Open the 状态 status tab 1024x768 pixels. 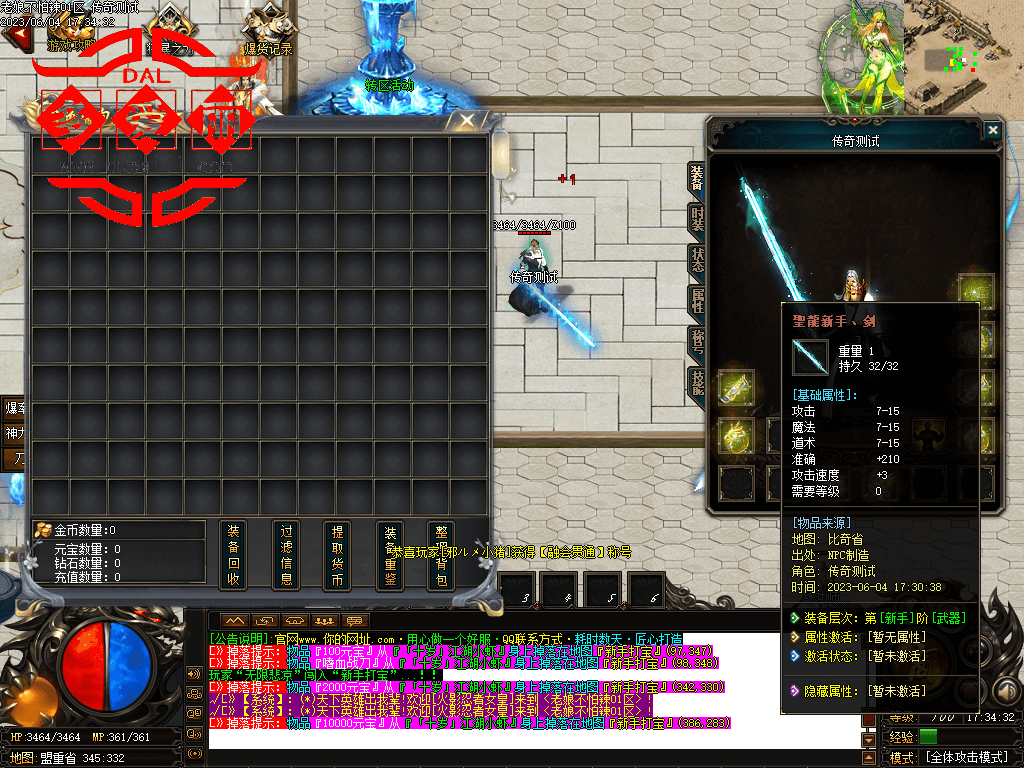697,260
